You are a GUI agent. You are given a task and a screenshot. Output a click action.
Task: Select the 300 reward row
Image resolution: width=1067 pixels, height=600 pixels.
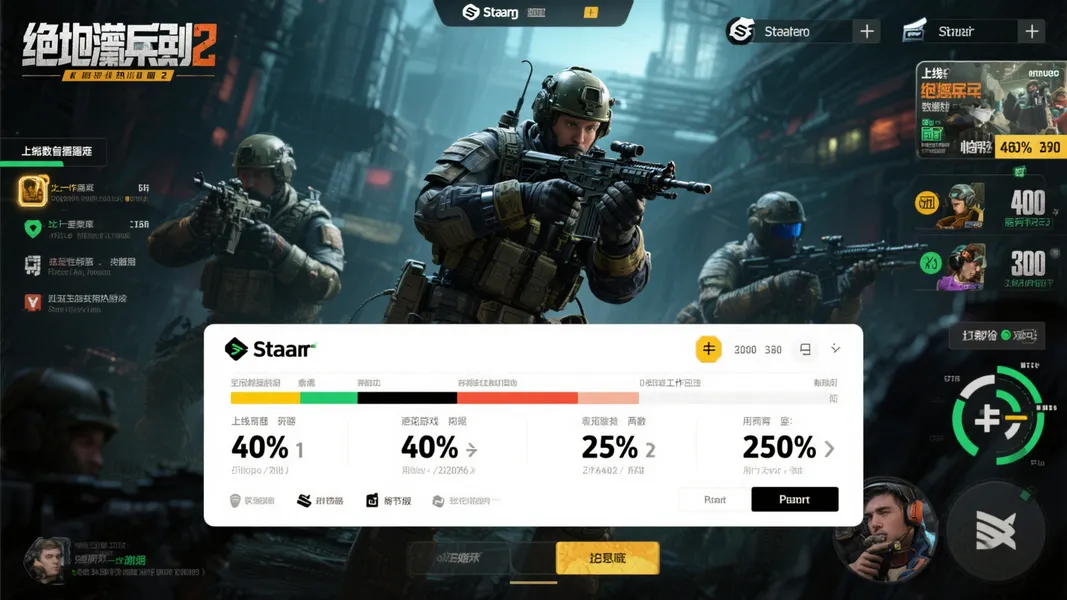[x=990, y=266]
